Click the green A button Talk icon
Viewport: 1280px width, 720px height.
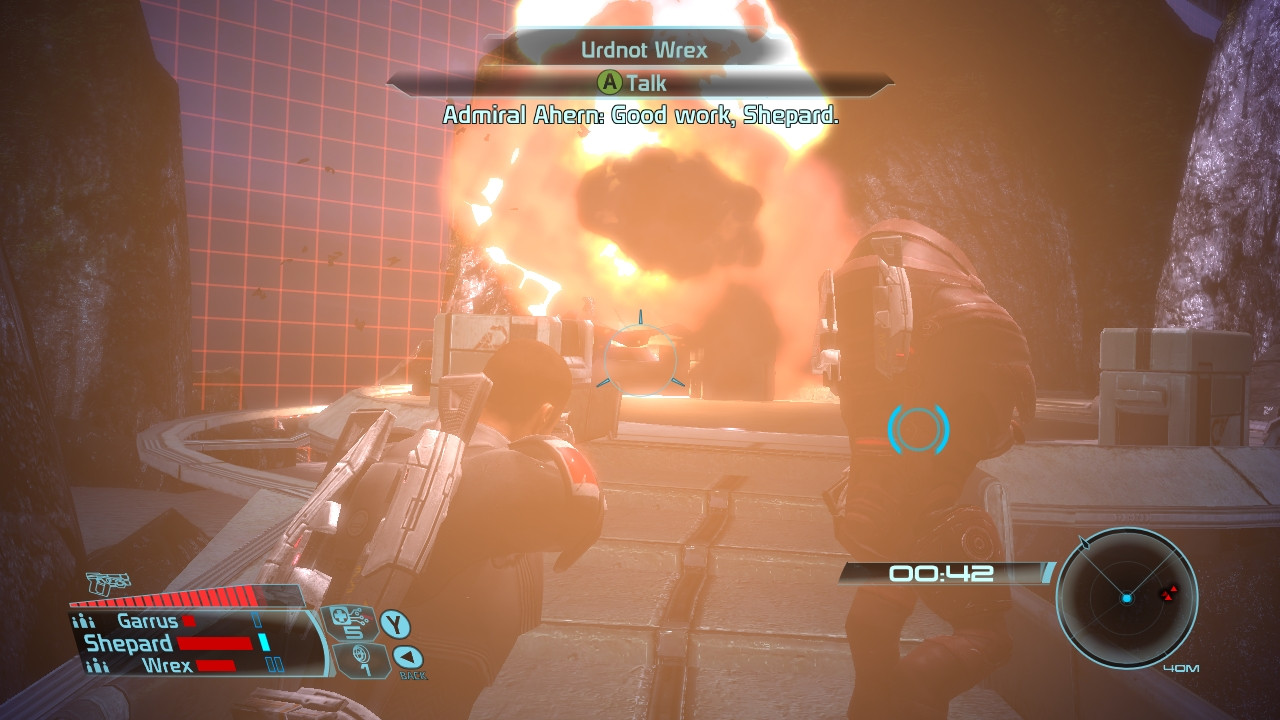pos(610,83)
